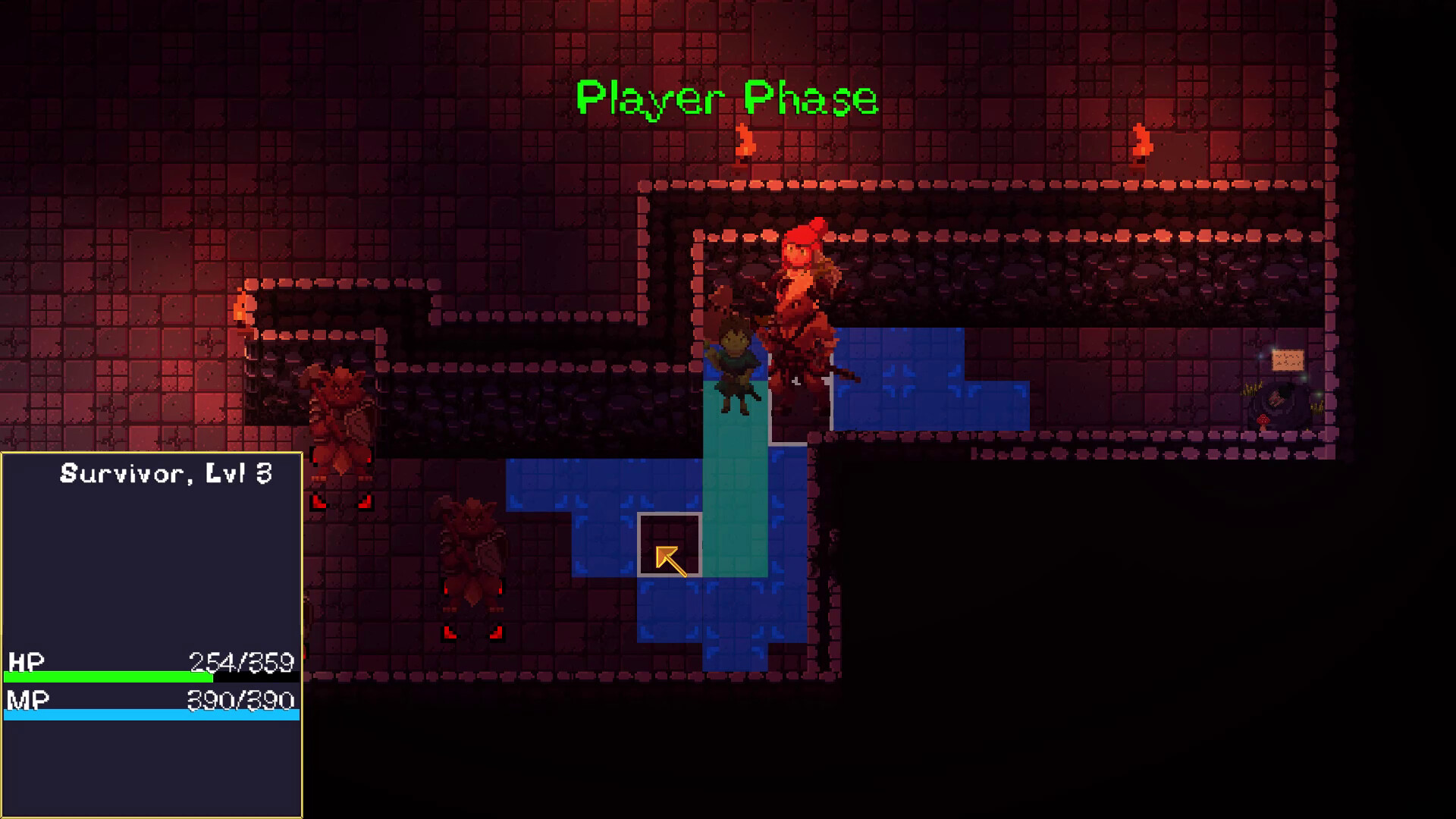Viewport: 1456px width, 819px height.
Task: Click the red mushroom near the pit
Action: tap(1263, 422)
